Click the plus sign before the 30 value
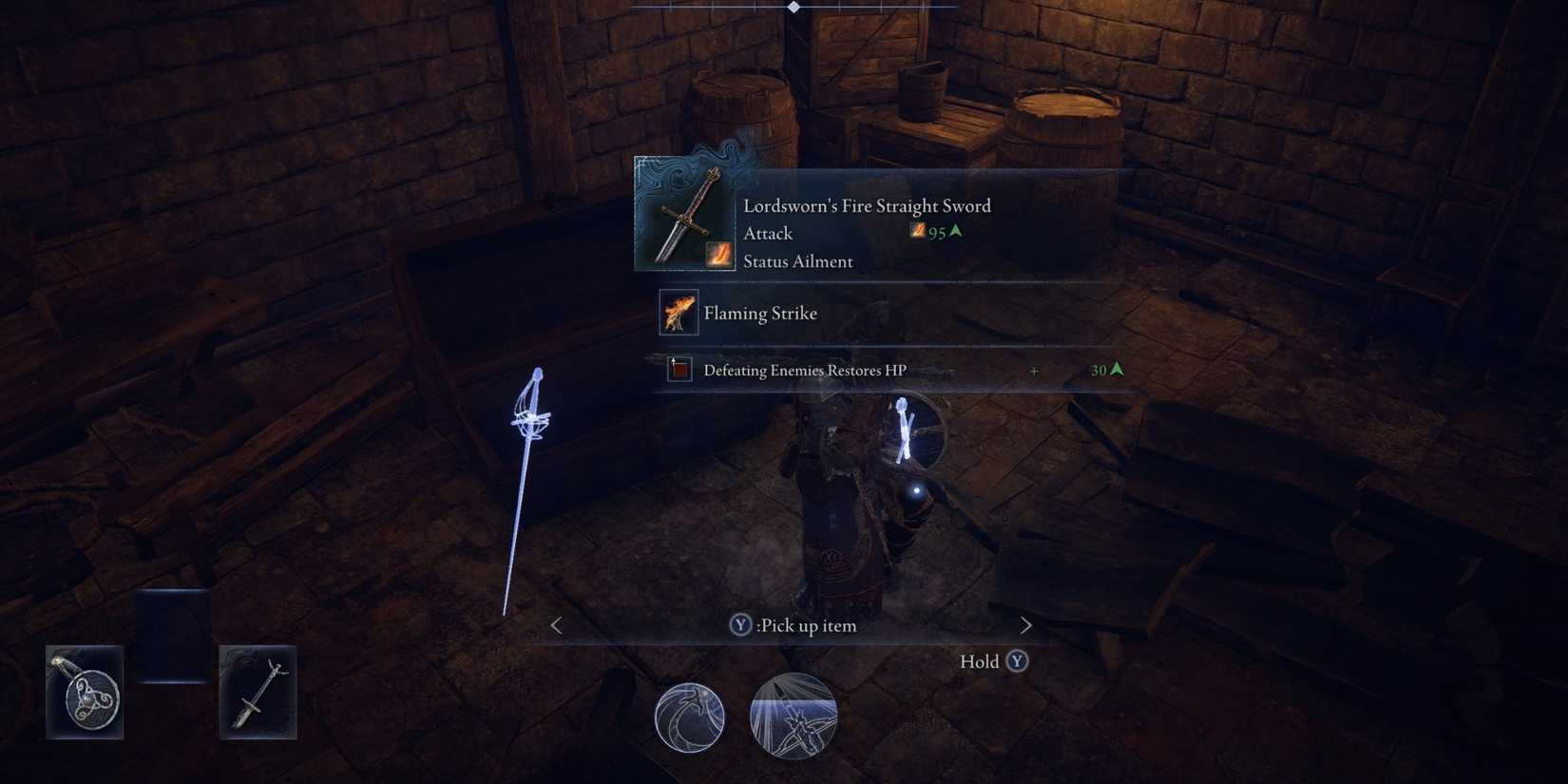The height and width of the screenshot is (784, 1568). coord(1033,371)
